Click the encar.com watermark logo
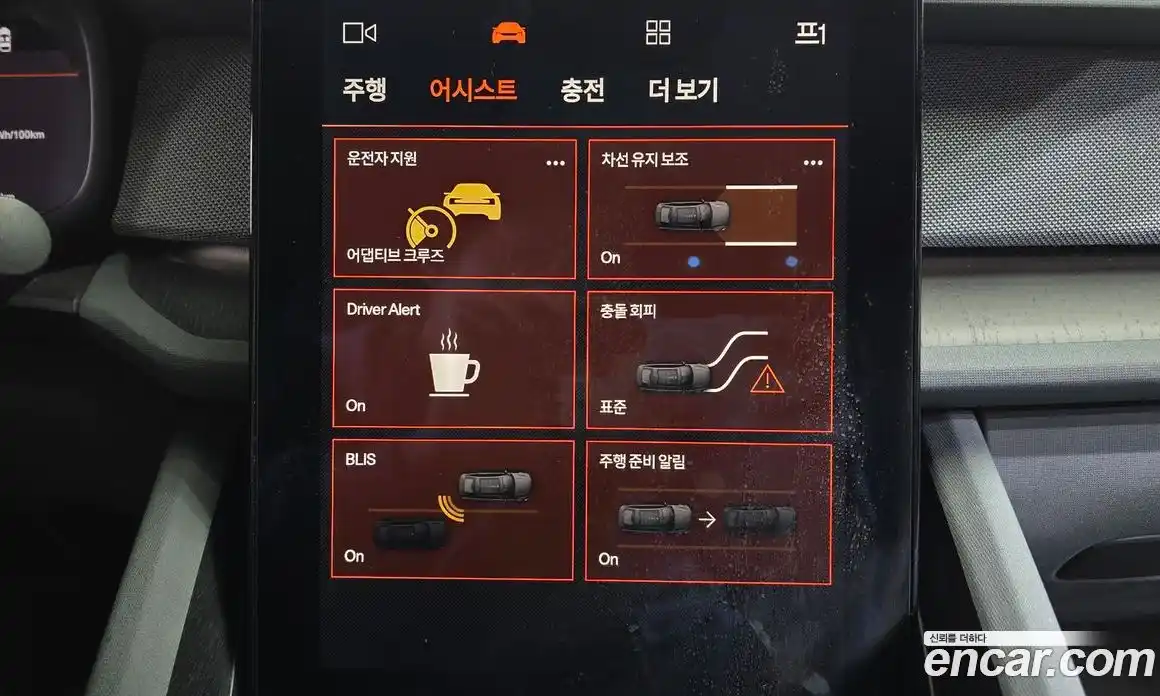Screen dimensions: 1160x696 [x=1038, y=661]
